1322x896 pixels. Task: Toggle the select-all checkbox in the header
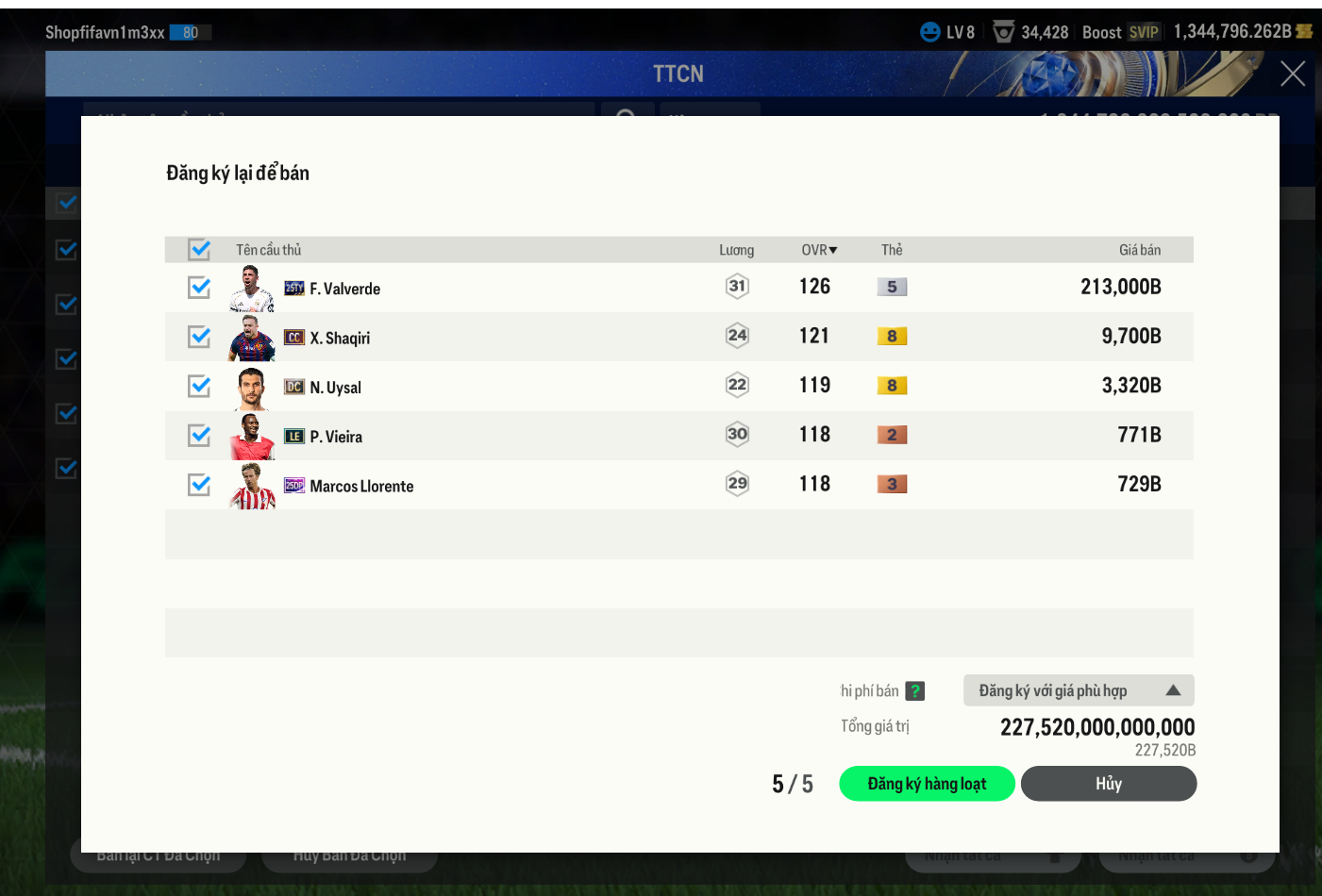pyautogui.click(x=199, y=249)
